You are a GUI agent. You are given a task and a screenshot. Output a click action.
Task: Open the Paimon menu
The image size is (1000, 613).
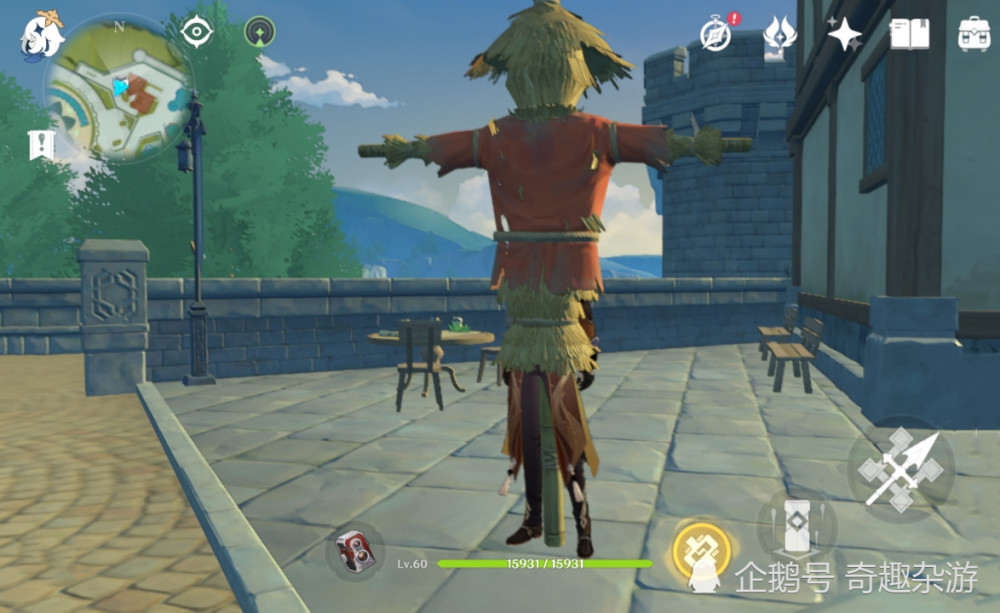[42, 34]
